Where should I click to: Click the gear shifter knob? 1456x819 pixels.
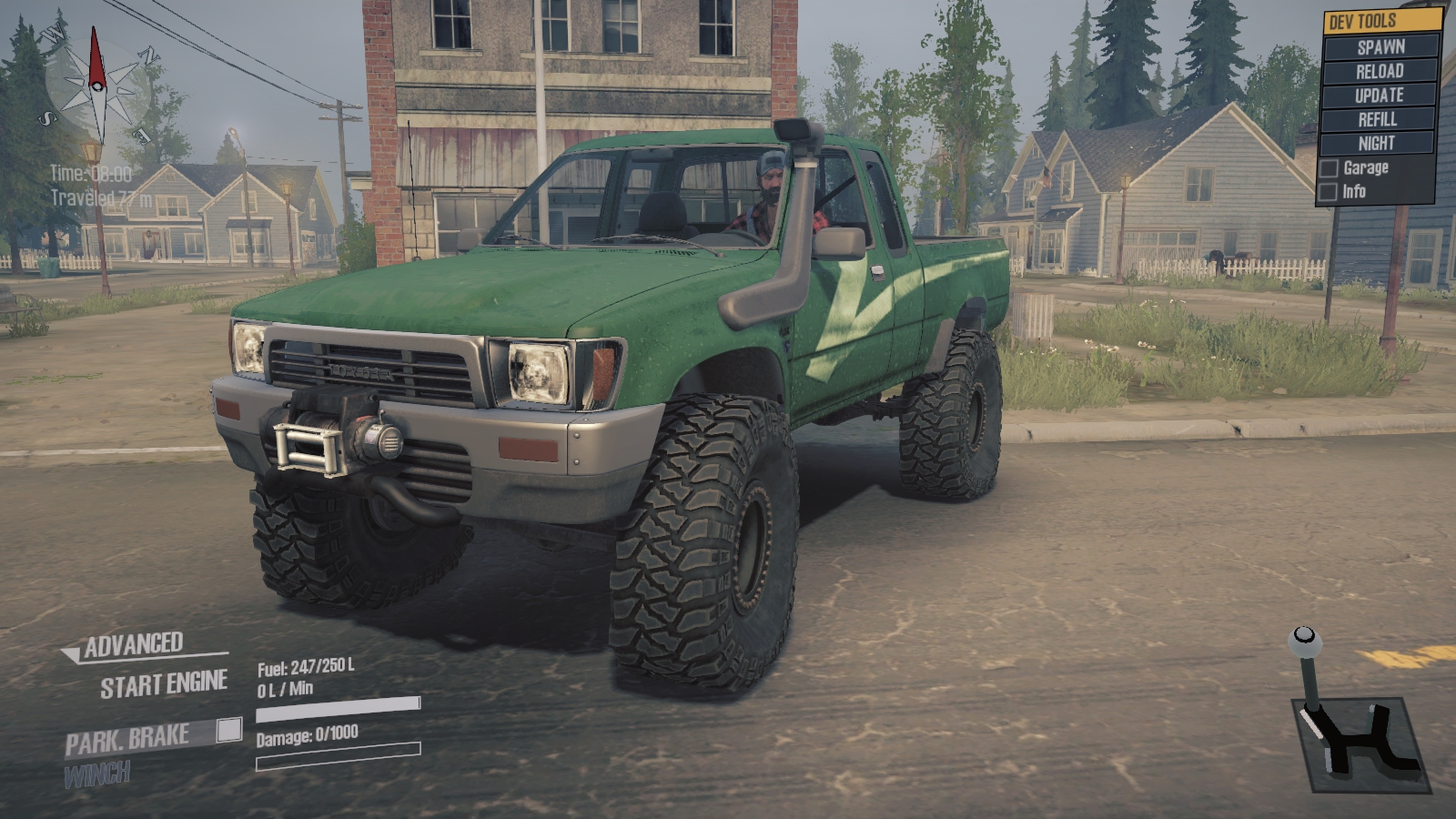[1304, 636]
